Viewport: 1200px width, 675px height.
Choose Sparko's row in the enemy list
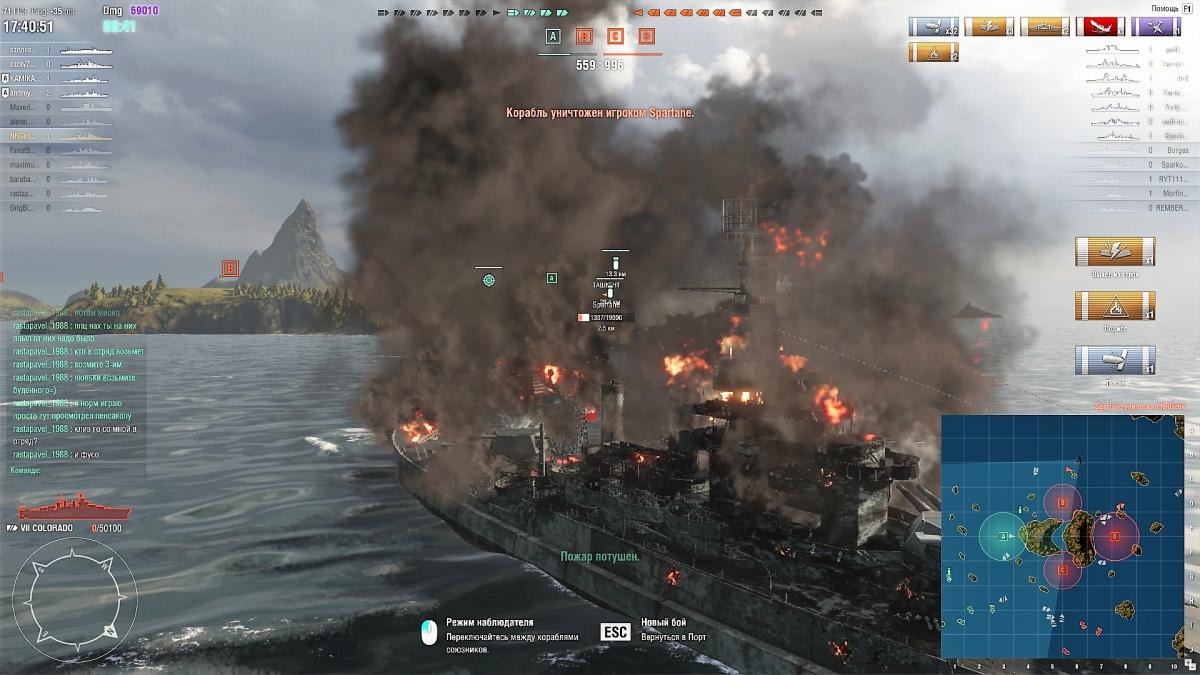pyautogui.click(x=1172, y=164)
